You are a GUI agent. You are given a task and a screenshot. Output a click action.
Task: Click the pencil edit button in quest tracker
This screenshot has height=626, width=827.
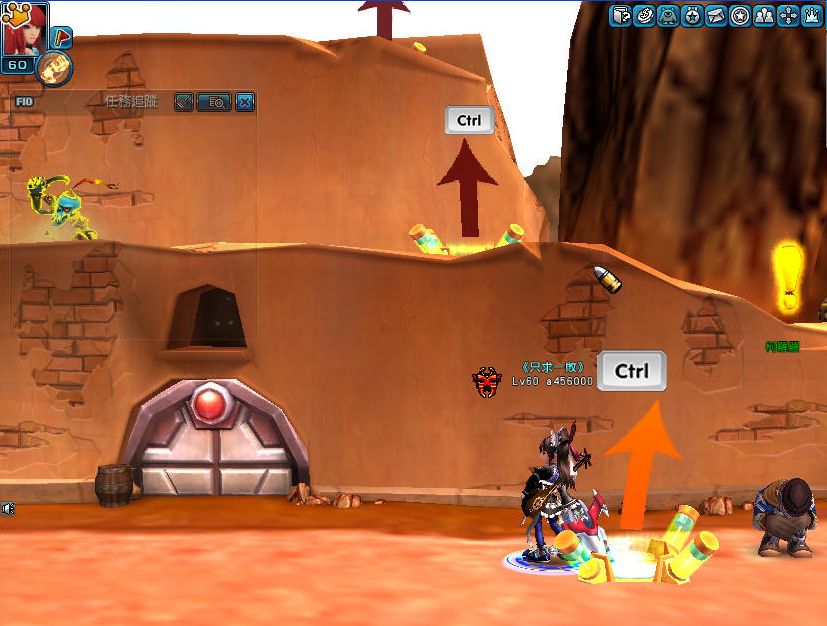click(183, 101)
